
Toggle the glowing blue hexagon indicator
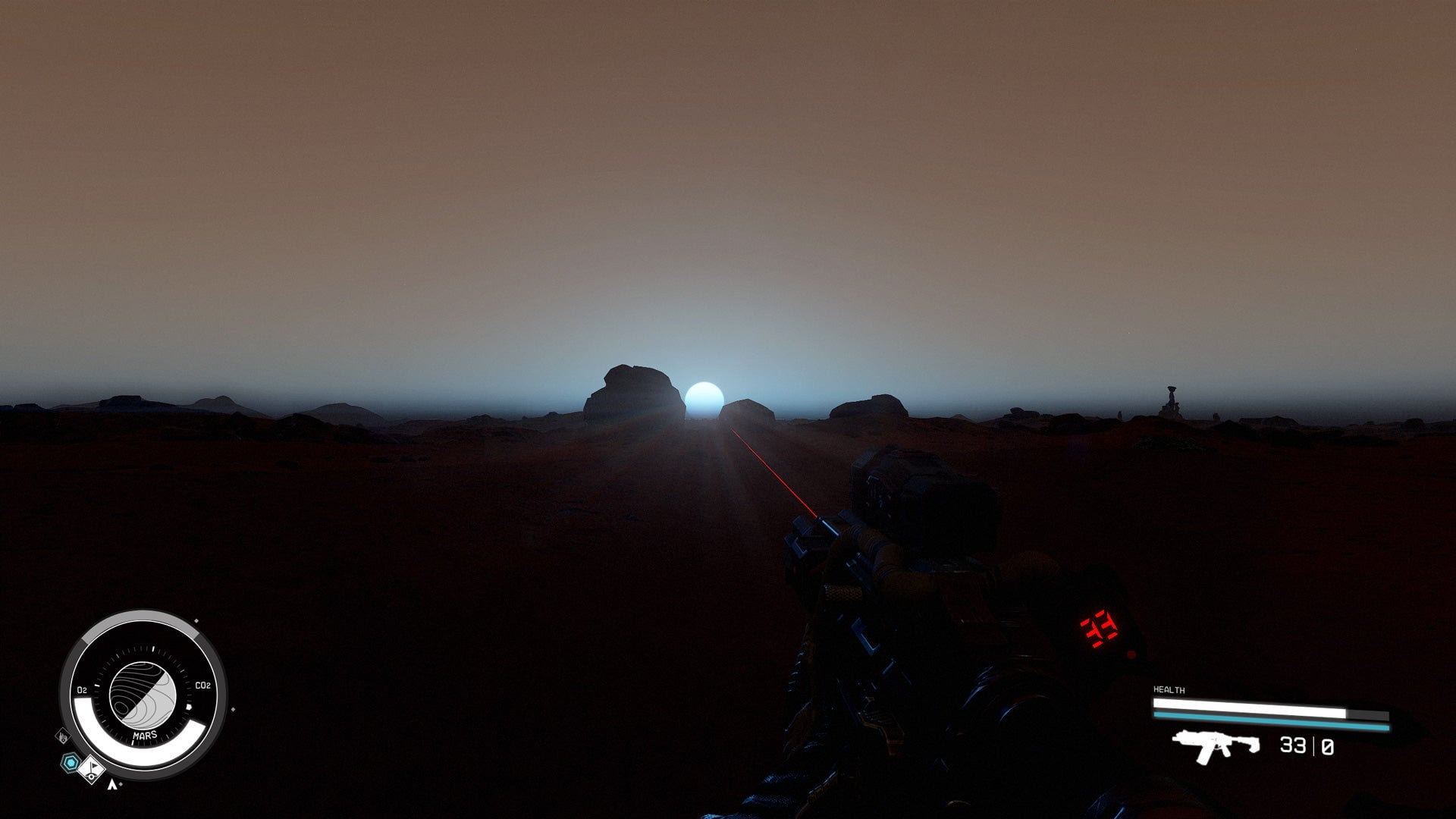pyautogui.click(x=69, y=761)
